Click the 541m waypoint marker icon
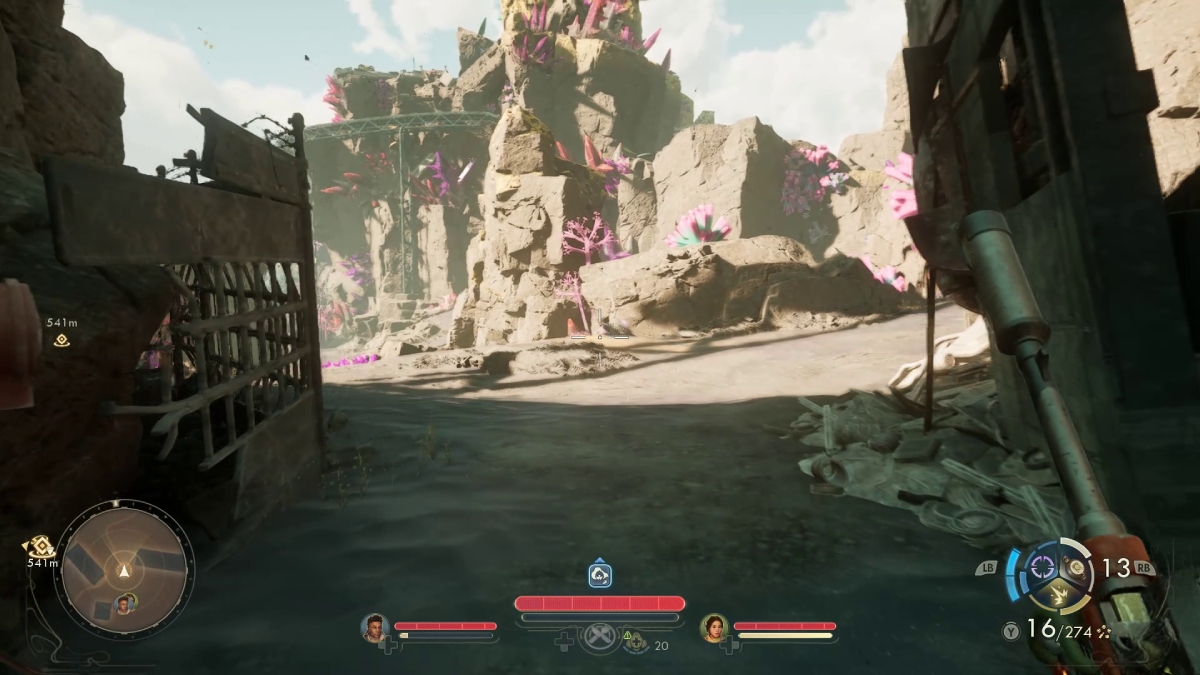This screenshot has width=1200, height=675. coord(61,340)
